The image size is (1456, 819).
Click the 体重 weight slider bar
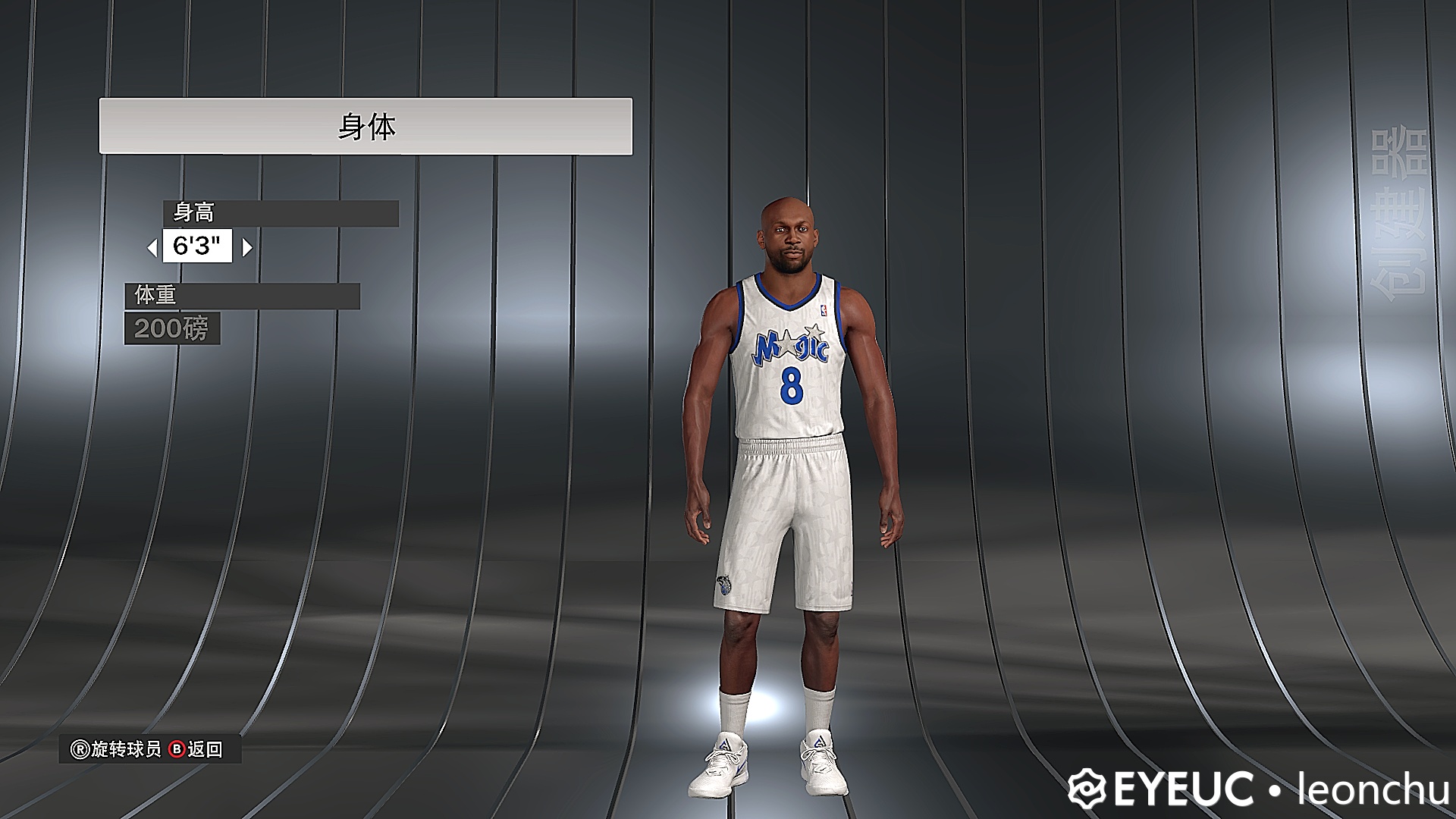(243, 297)
